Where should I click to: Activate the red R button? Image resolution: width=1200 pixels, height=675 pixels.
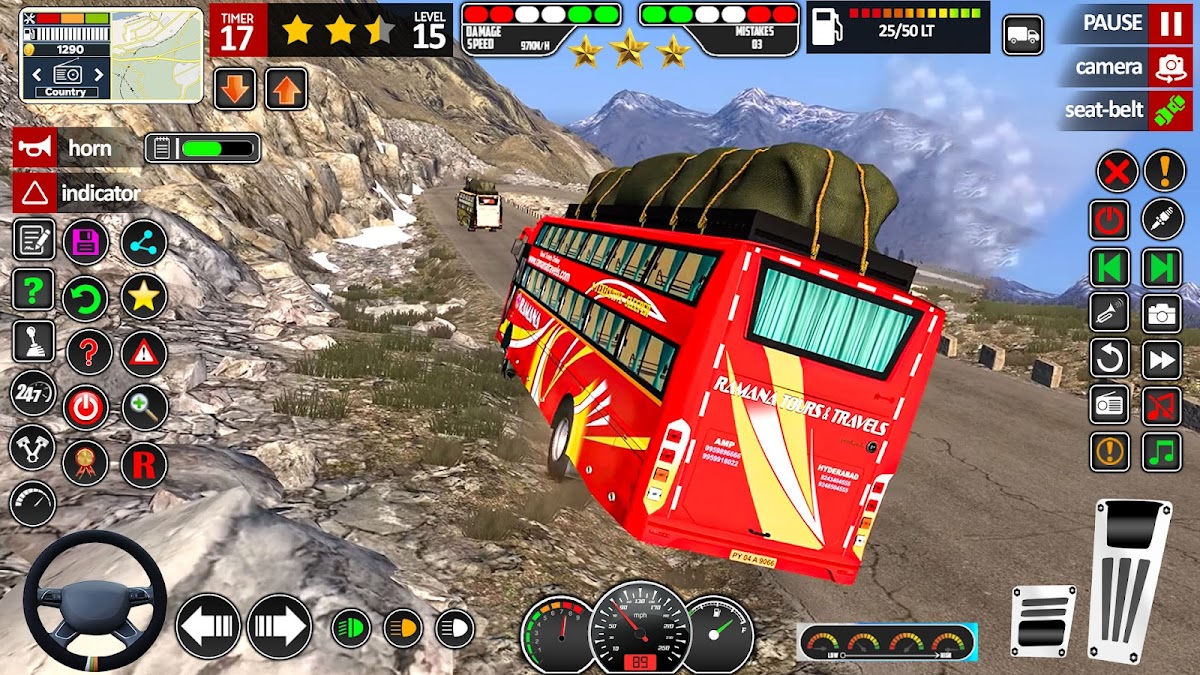point(144,464)
